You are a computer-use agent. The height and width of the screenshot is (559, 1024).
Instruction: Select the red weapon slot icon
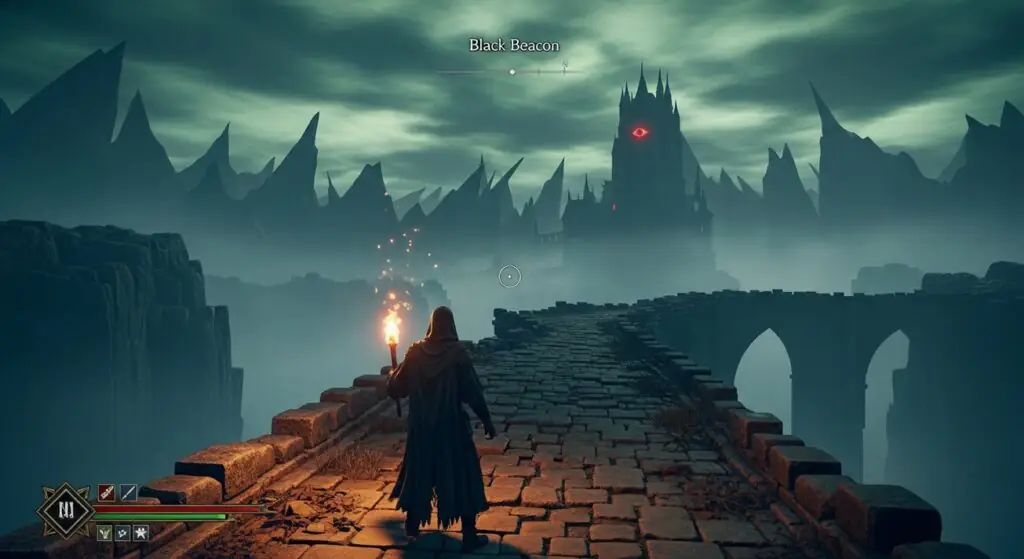click(106, 492)
